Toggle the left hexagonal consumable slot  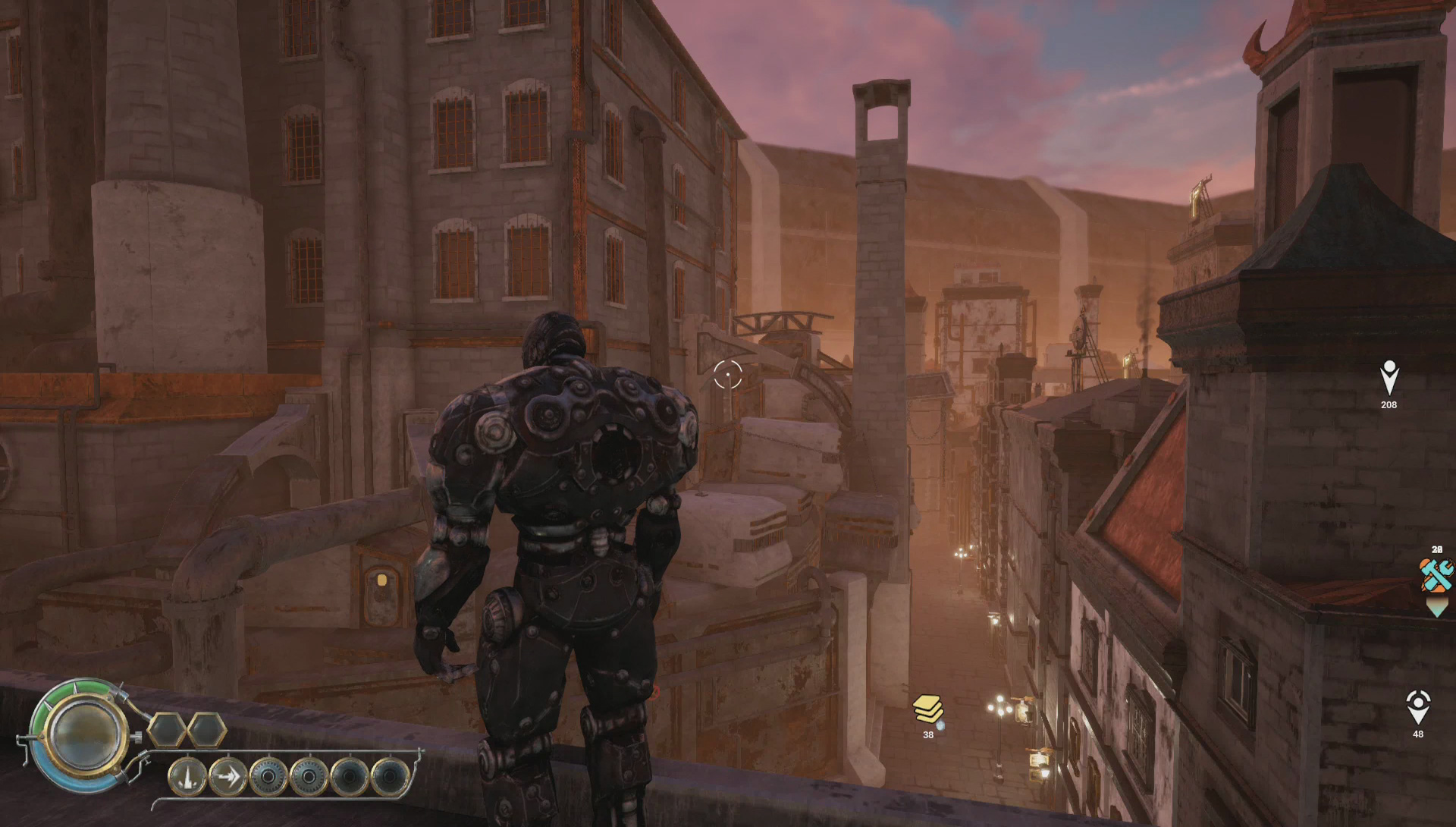(x=166, y=731)
